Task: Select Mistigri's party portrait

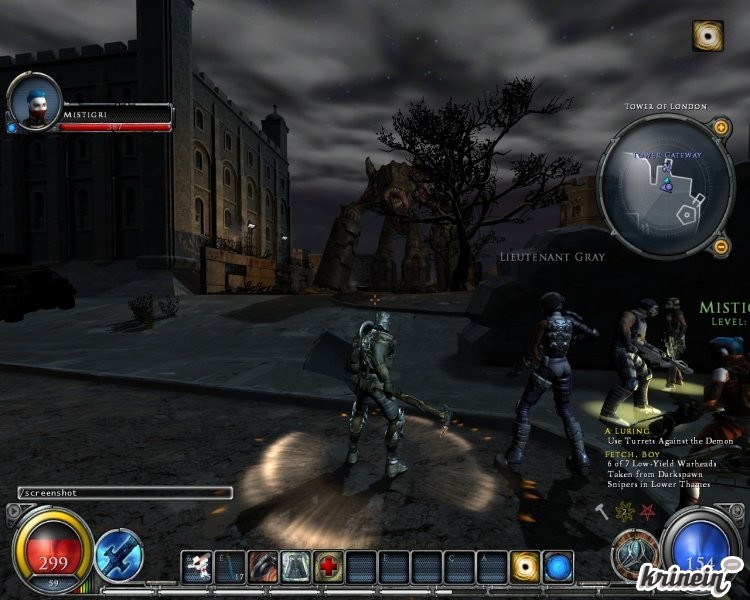Action: 35,103
